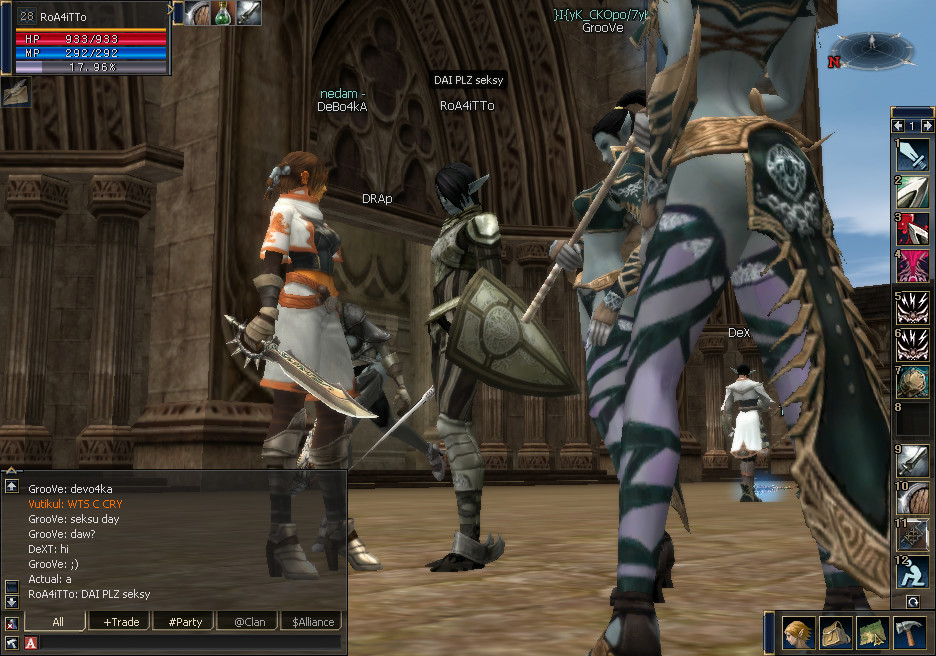Open the inventory bag icon
The image size is (936, 656).
coord(835,632)
